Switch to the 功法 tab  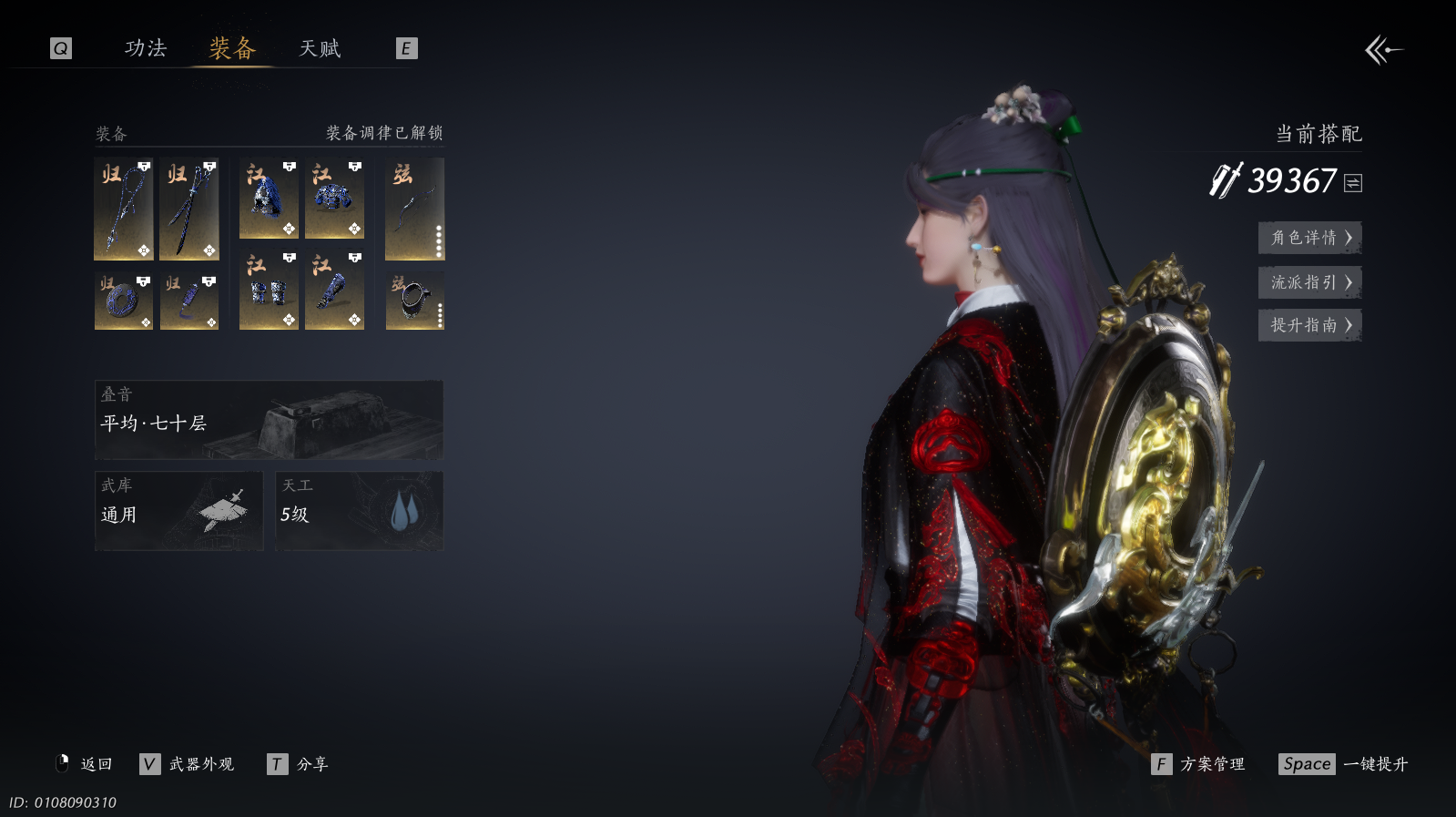[146, 48]
